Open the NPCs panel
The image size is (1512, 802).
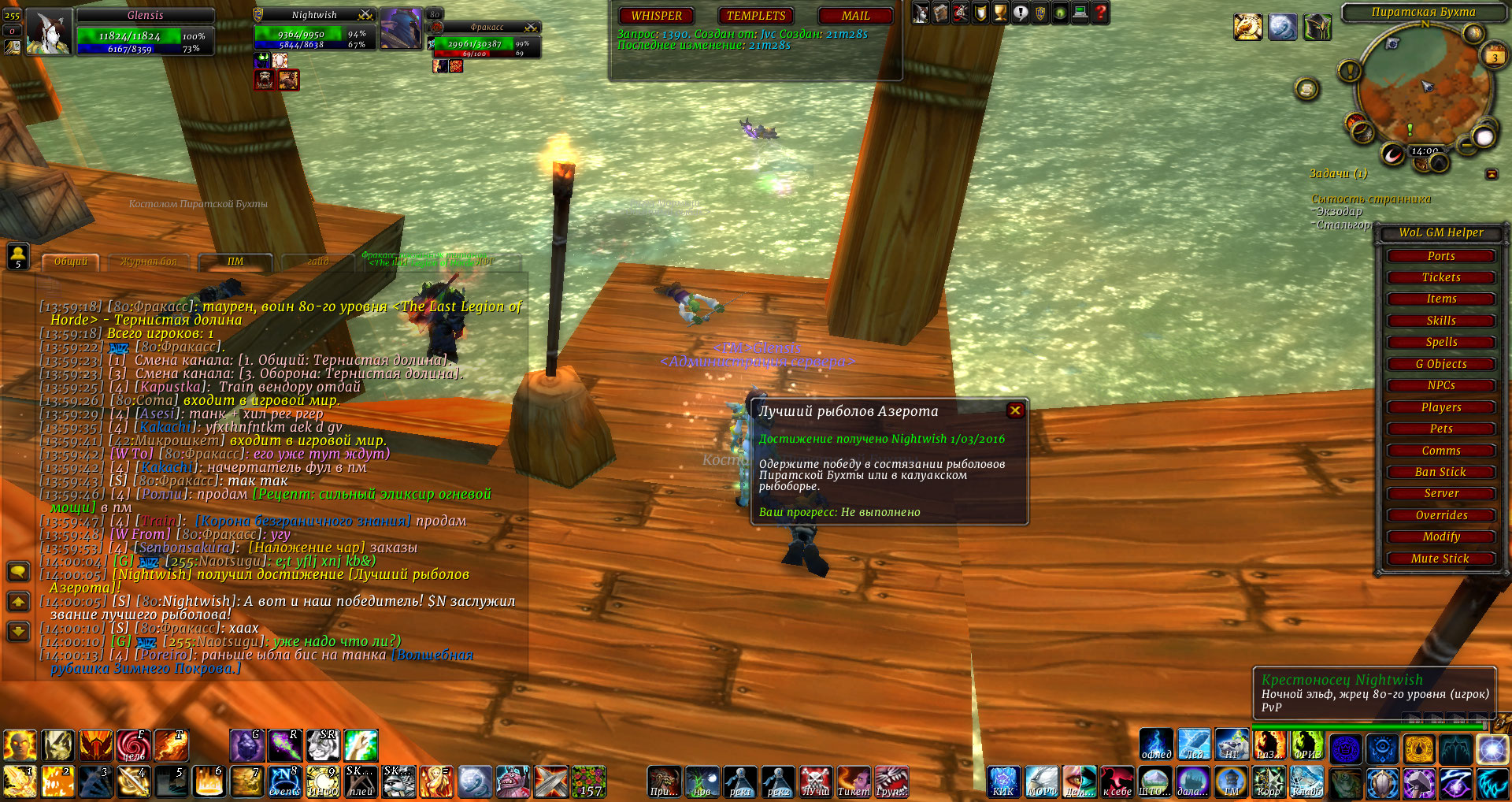(x=1440, y=385)
